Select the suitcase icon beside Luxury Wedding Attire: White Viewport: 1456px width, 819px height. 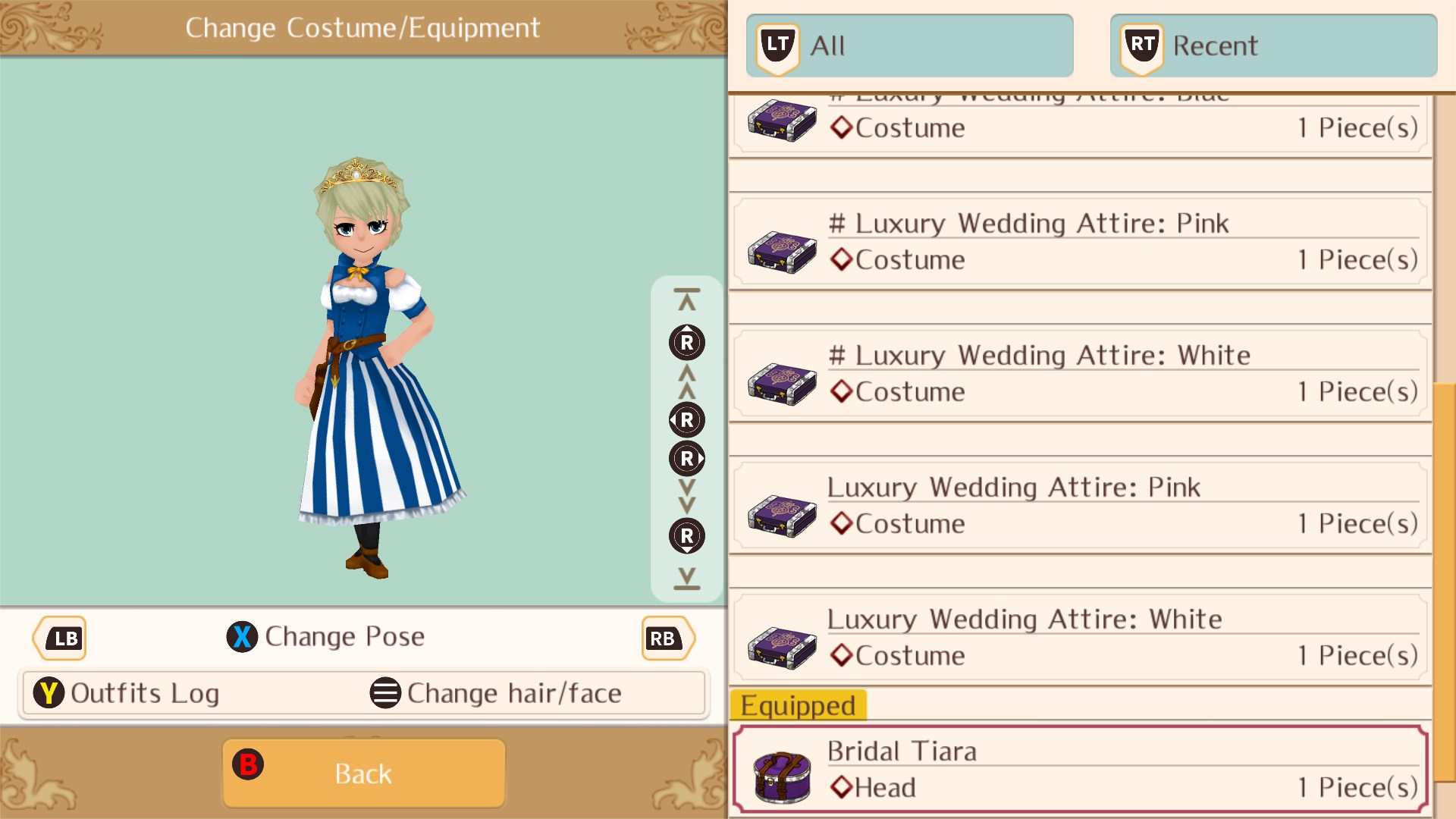click(x=781, y=649)
